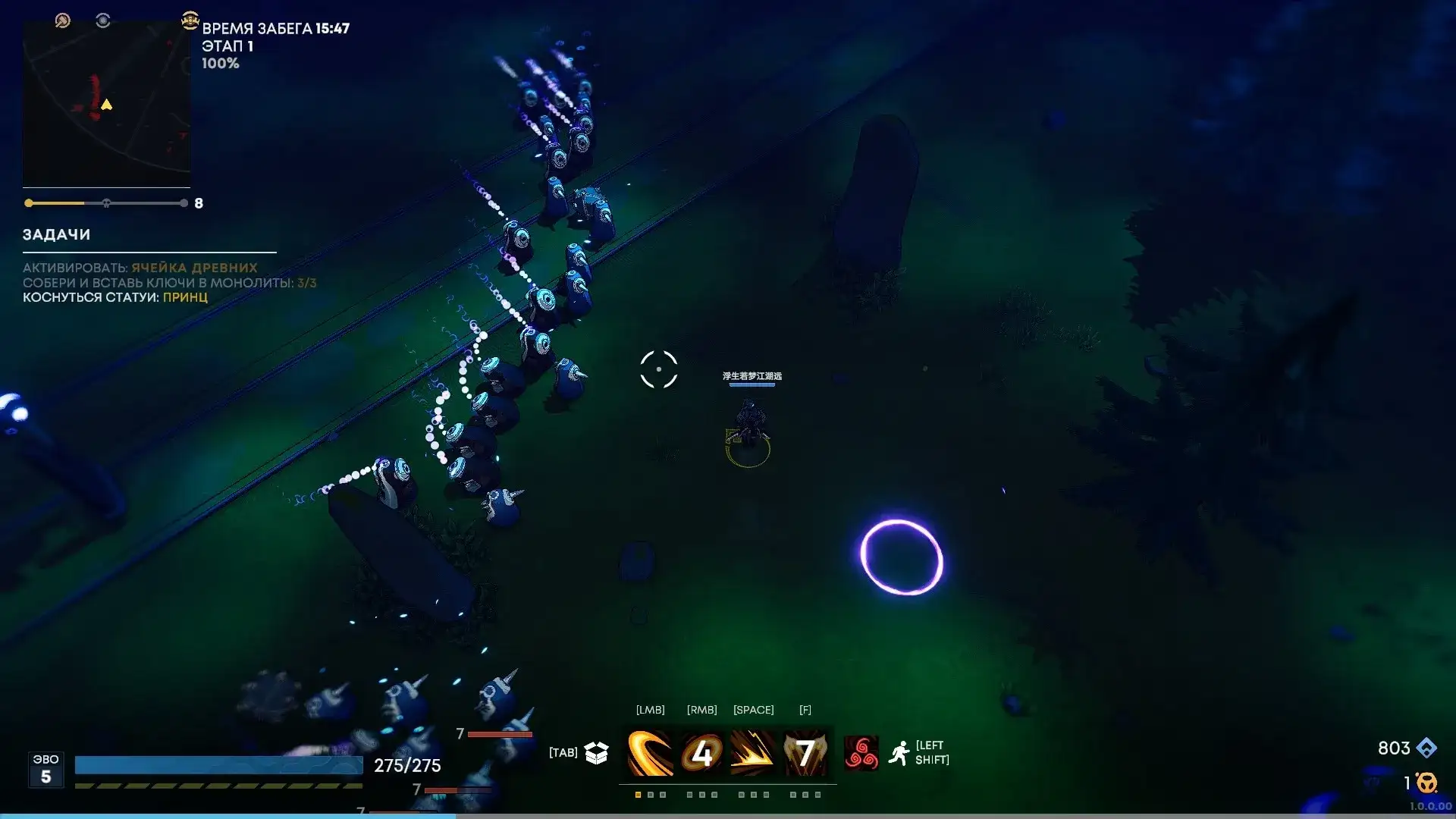Viewport: 1456px width, 819px height.
Task: Select the grey orb icon above the minimap
Action: point(103,20)
